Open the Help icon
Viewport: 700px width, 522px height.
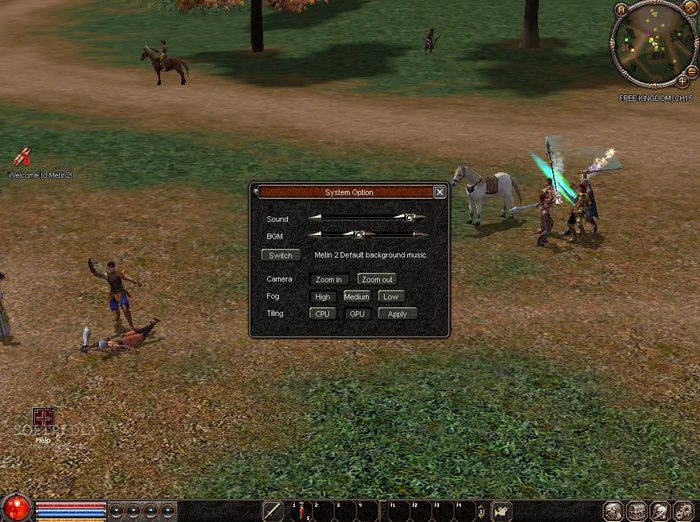pos(43,418)
